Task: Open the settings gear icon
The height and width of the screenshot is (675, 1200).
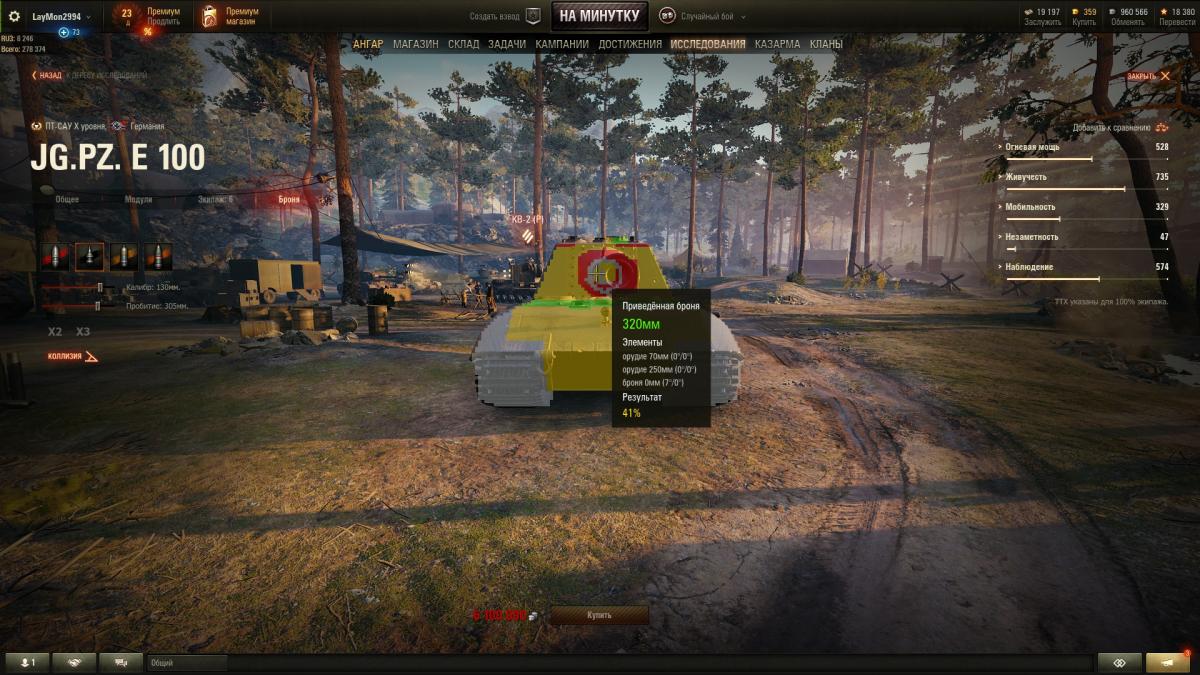Action: click(x=14, y=16)
